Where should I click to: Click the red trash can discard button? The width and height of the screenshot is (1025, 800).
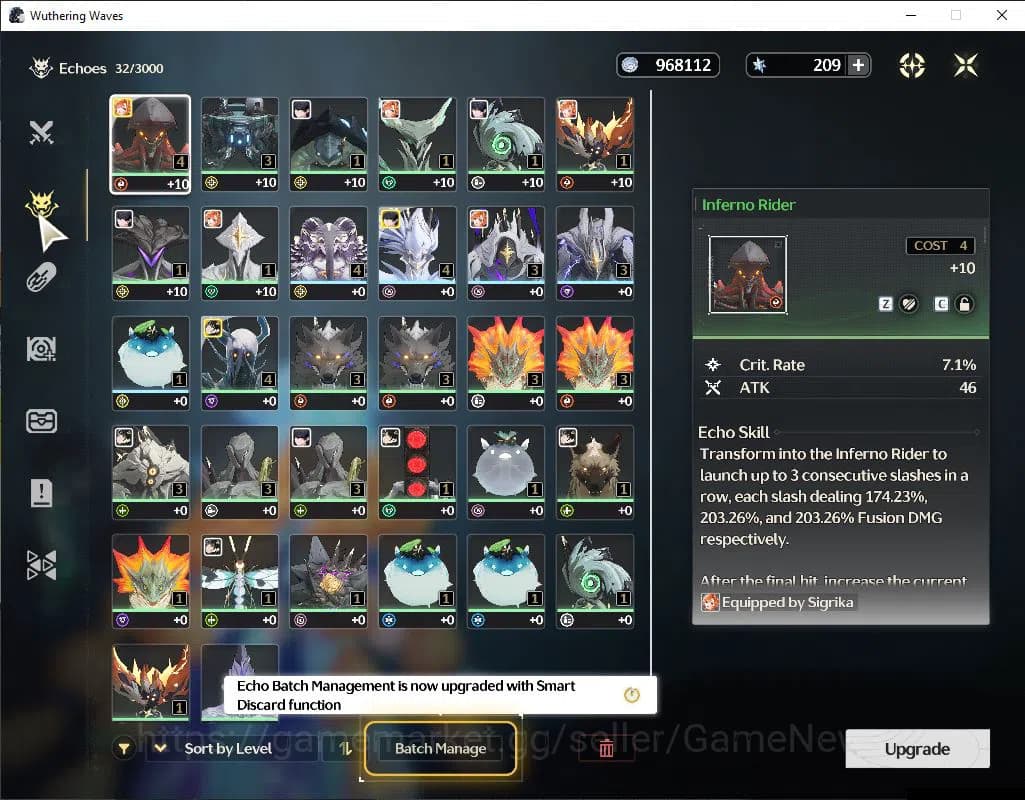pyautogui.click(x=606, y=748)
